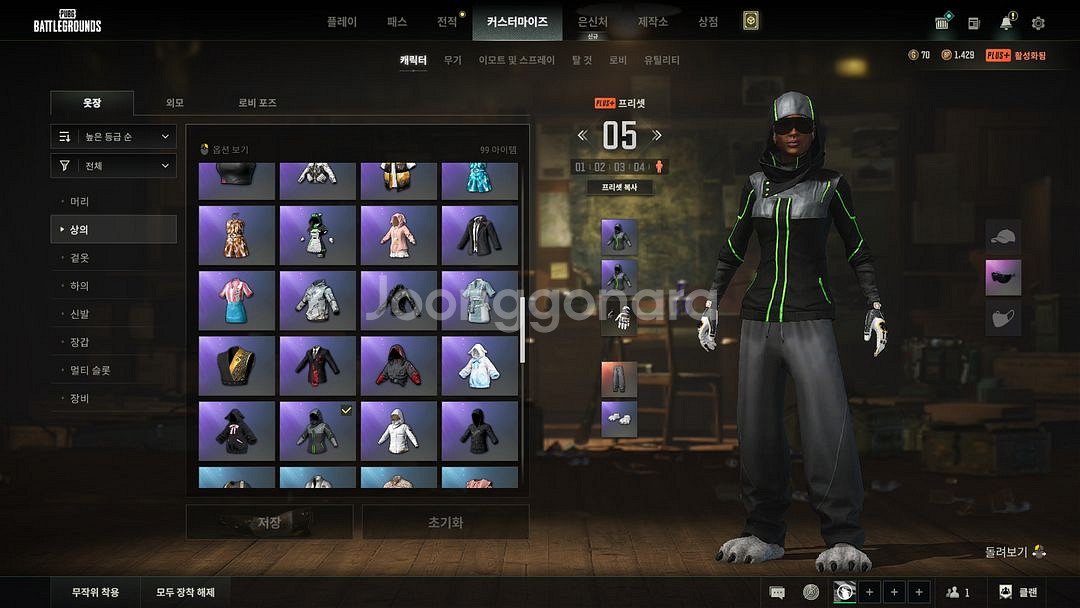1080x608 pixels.
Task: Choose the 신발 (Shoes) category
Action: point(80,313)
